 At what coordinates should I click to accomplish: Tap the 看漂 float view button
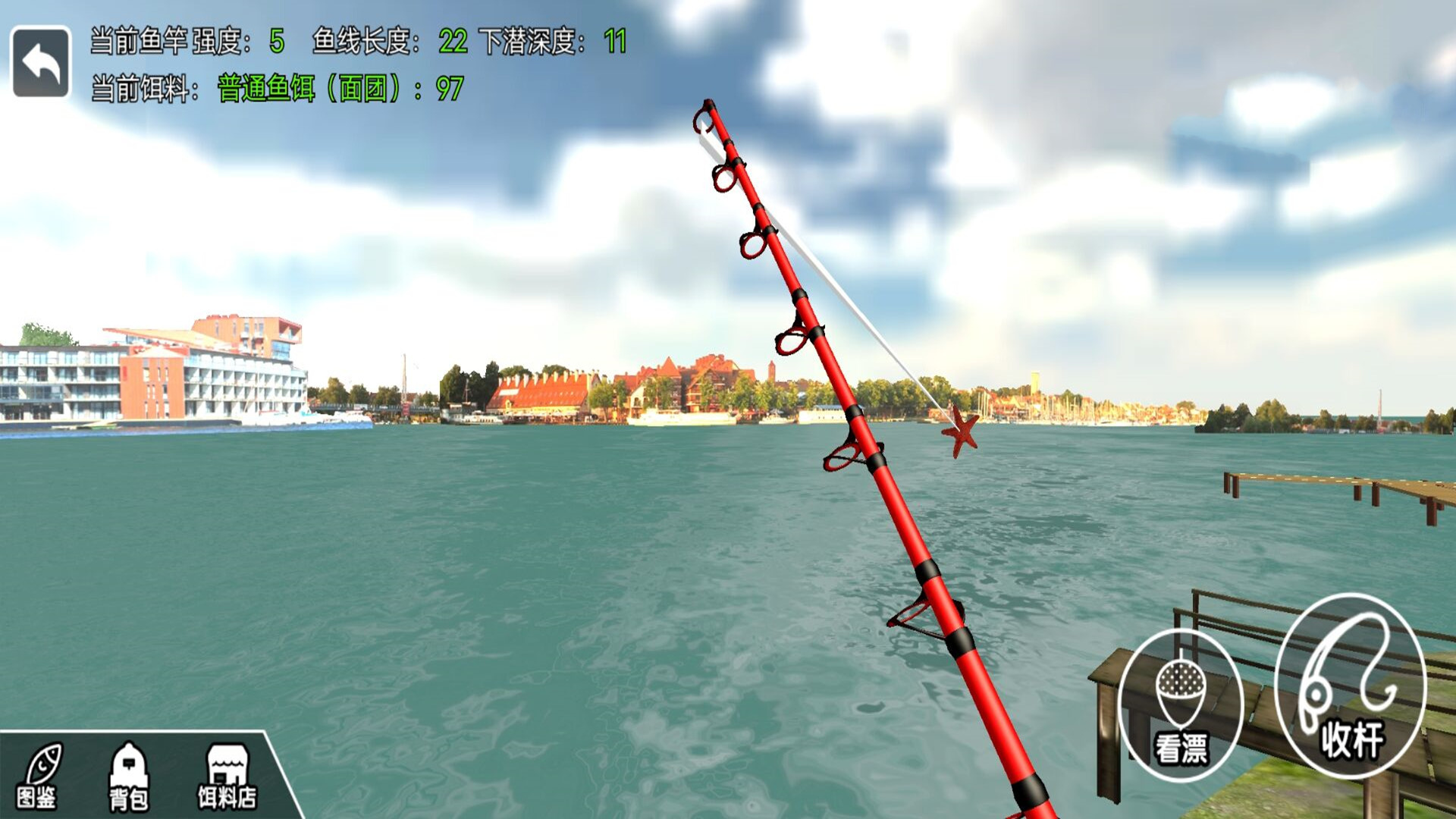1181,705
